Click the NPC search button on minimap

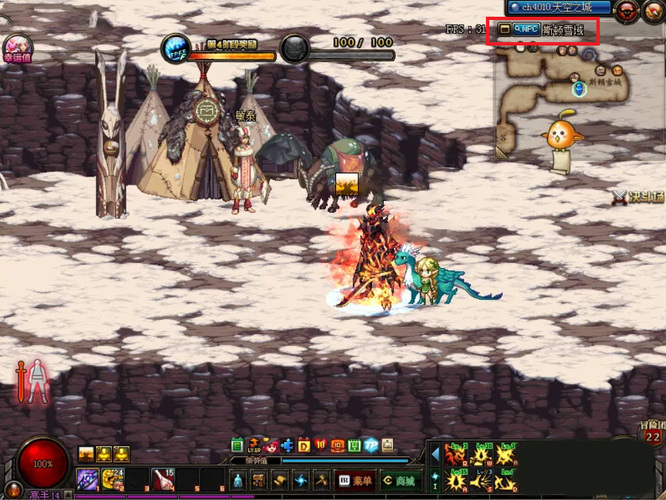[527, 30]
